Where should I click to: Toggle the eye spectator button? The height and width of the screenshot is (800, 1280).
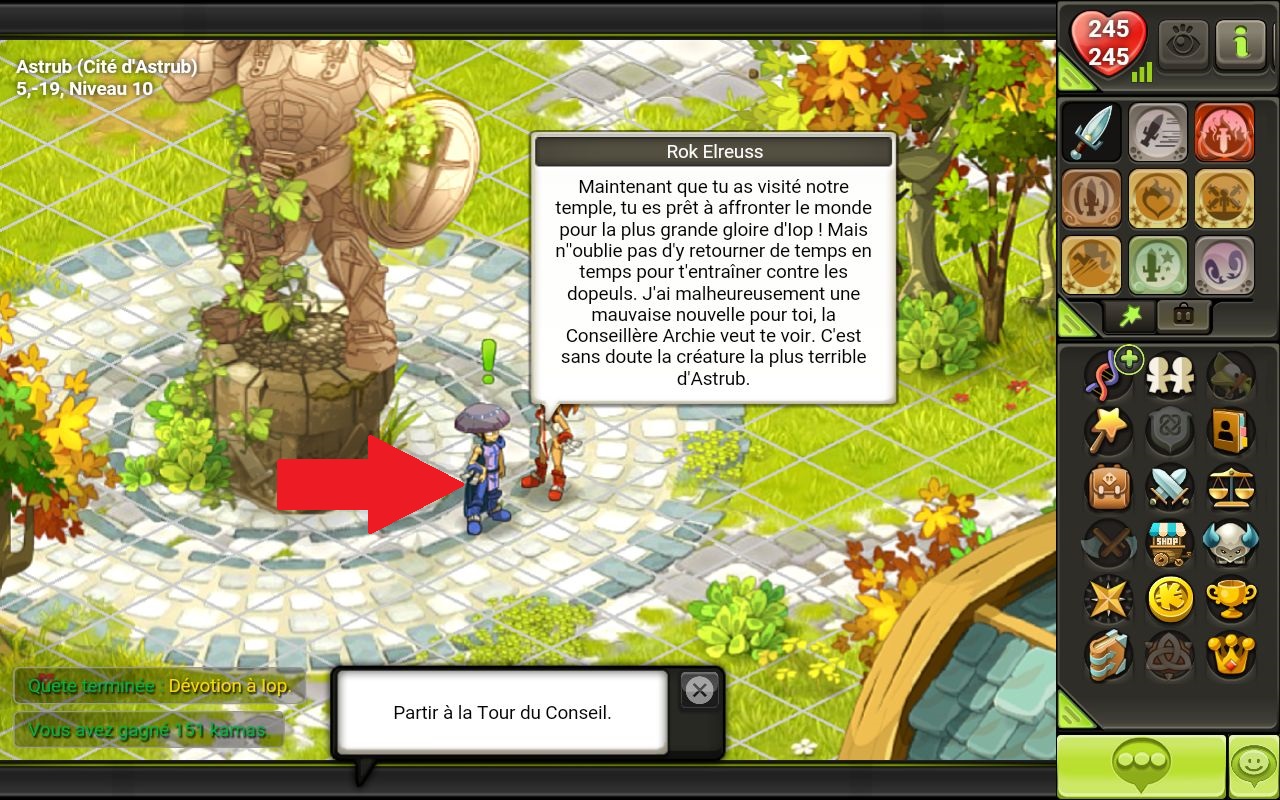pyautogui.click(x=1184, y=45)
